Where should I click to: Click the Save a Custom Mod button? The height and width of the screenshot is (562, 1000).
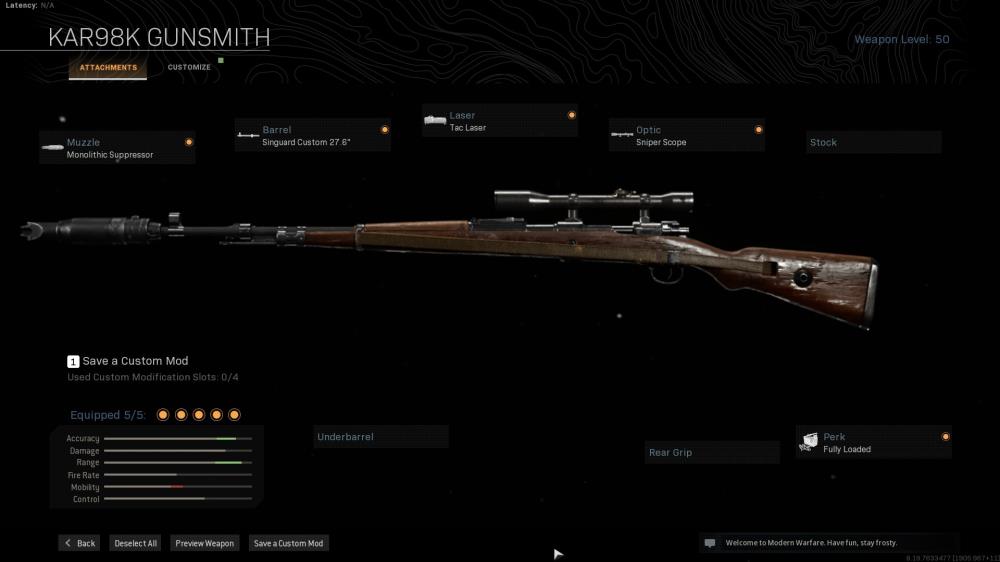point(288,543)
